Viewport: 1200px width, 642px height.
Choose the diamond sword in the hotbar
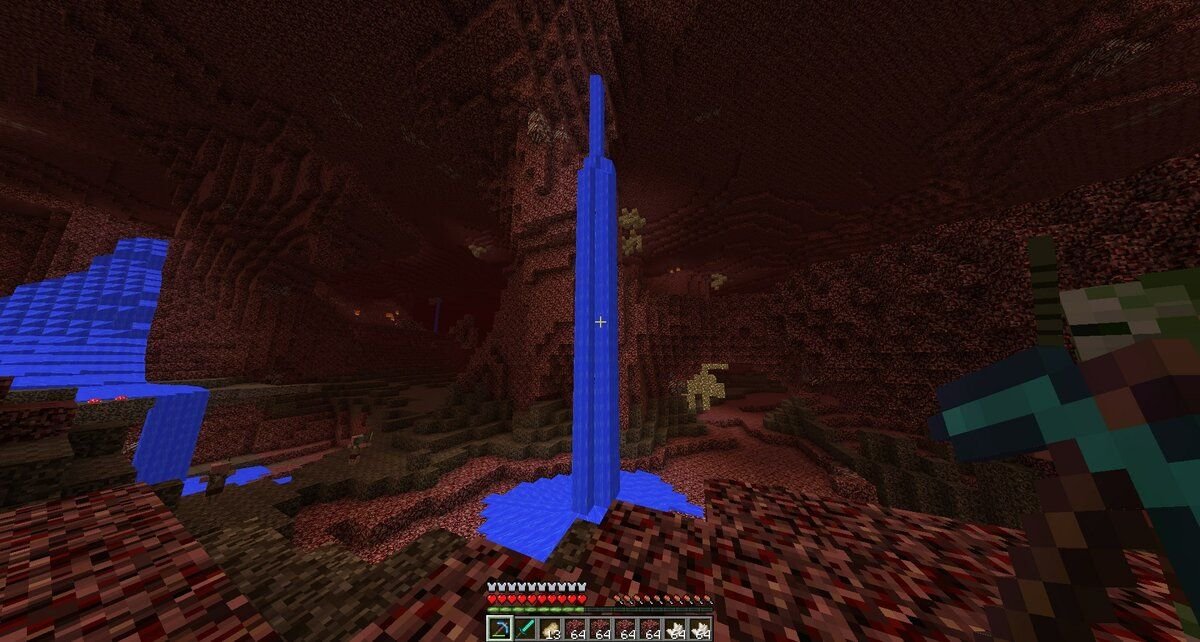click(x=524, y=629)
